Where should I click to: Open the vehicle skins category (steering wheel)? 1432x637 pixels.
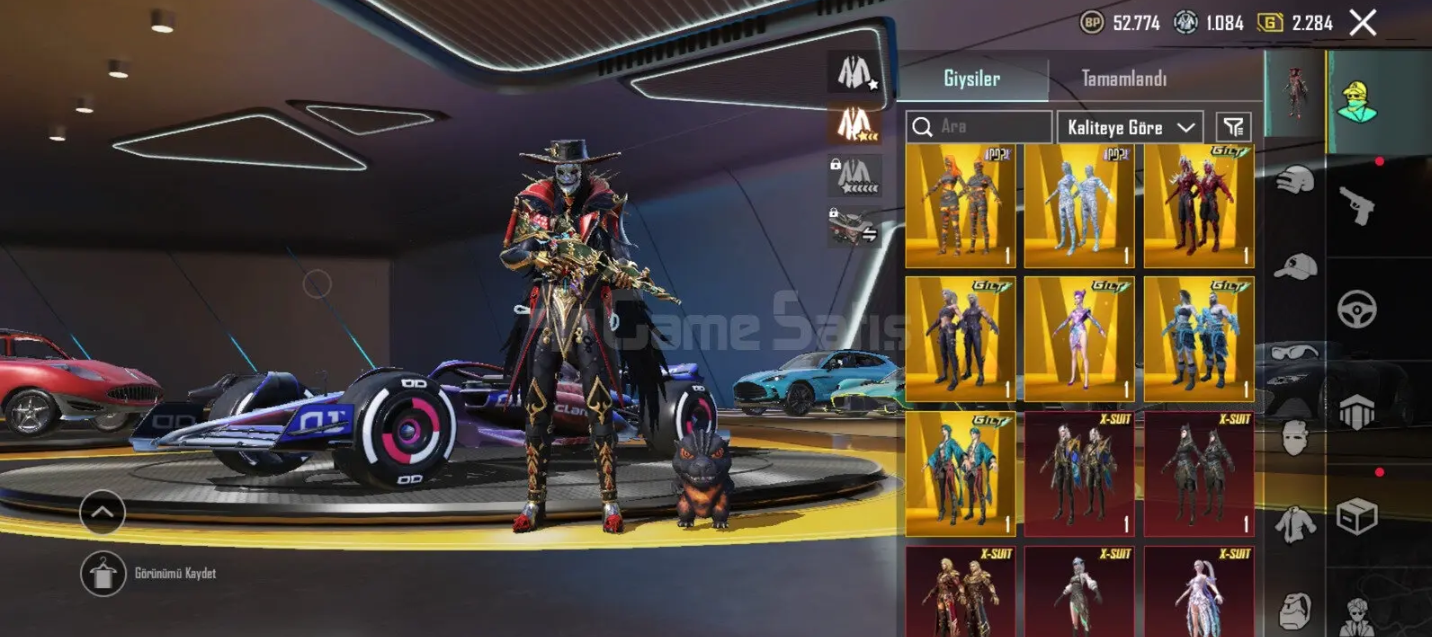pyautogui.click(x=1357, y=309)
